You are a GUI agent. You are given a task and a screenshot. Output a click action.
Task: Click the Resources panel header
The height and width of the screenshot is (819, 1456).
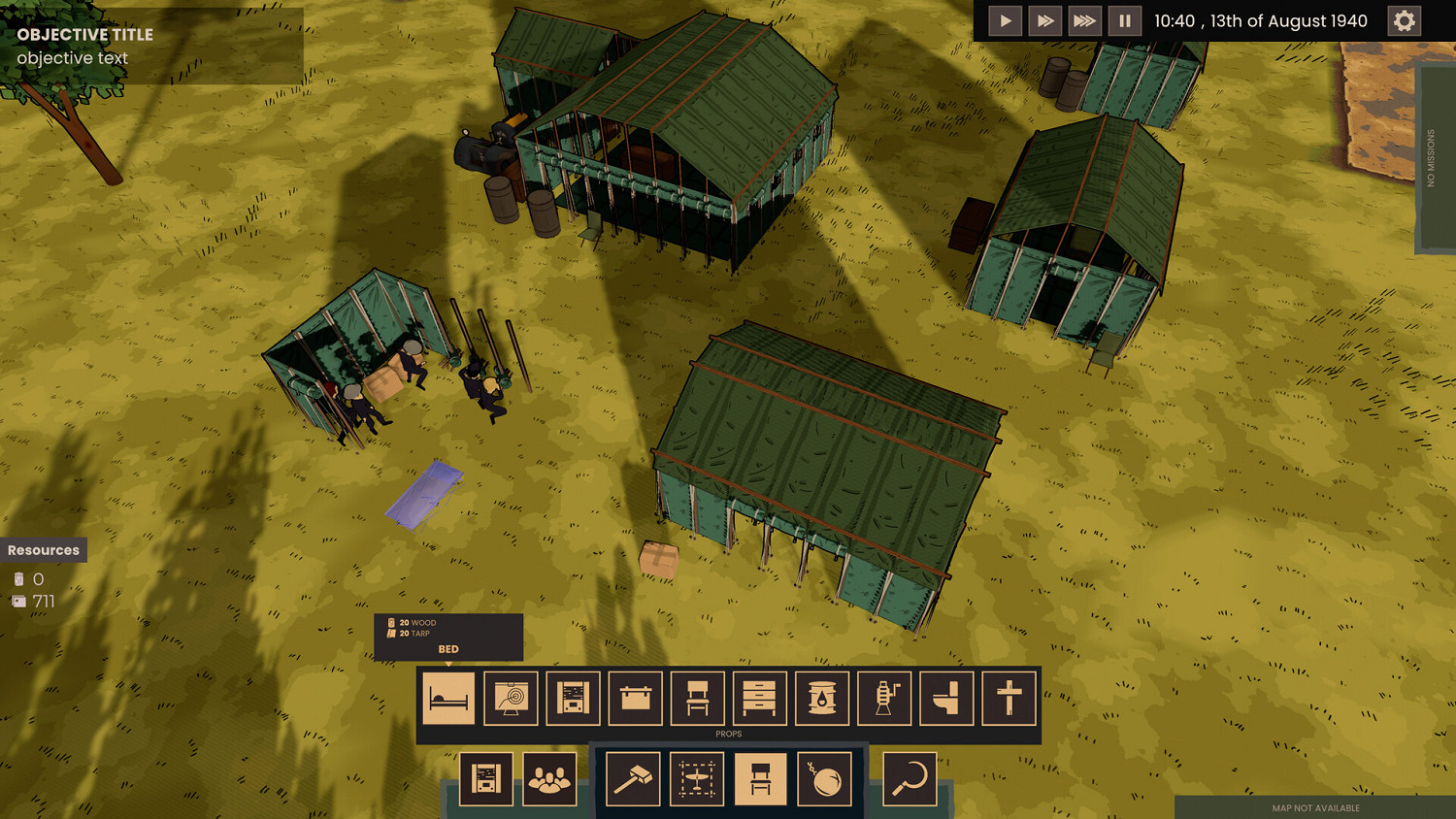44,549
